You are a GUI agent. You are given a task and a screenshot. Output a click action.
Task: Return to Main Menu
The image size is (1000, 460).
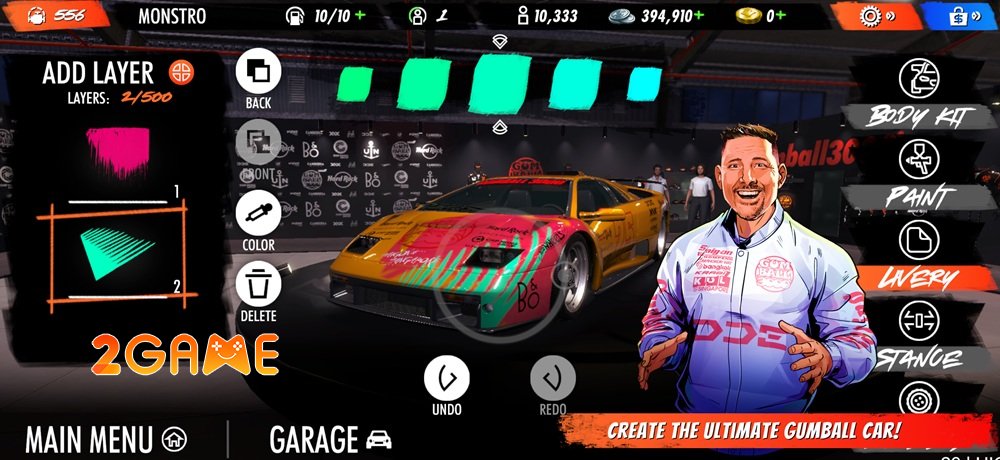coord(106,439)
